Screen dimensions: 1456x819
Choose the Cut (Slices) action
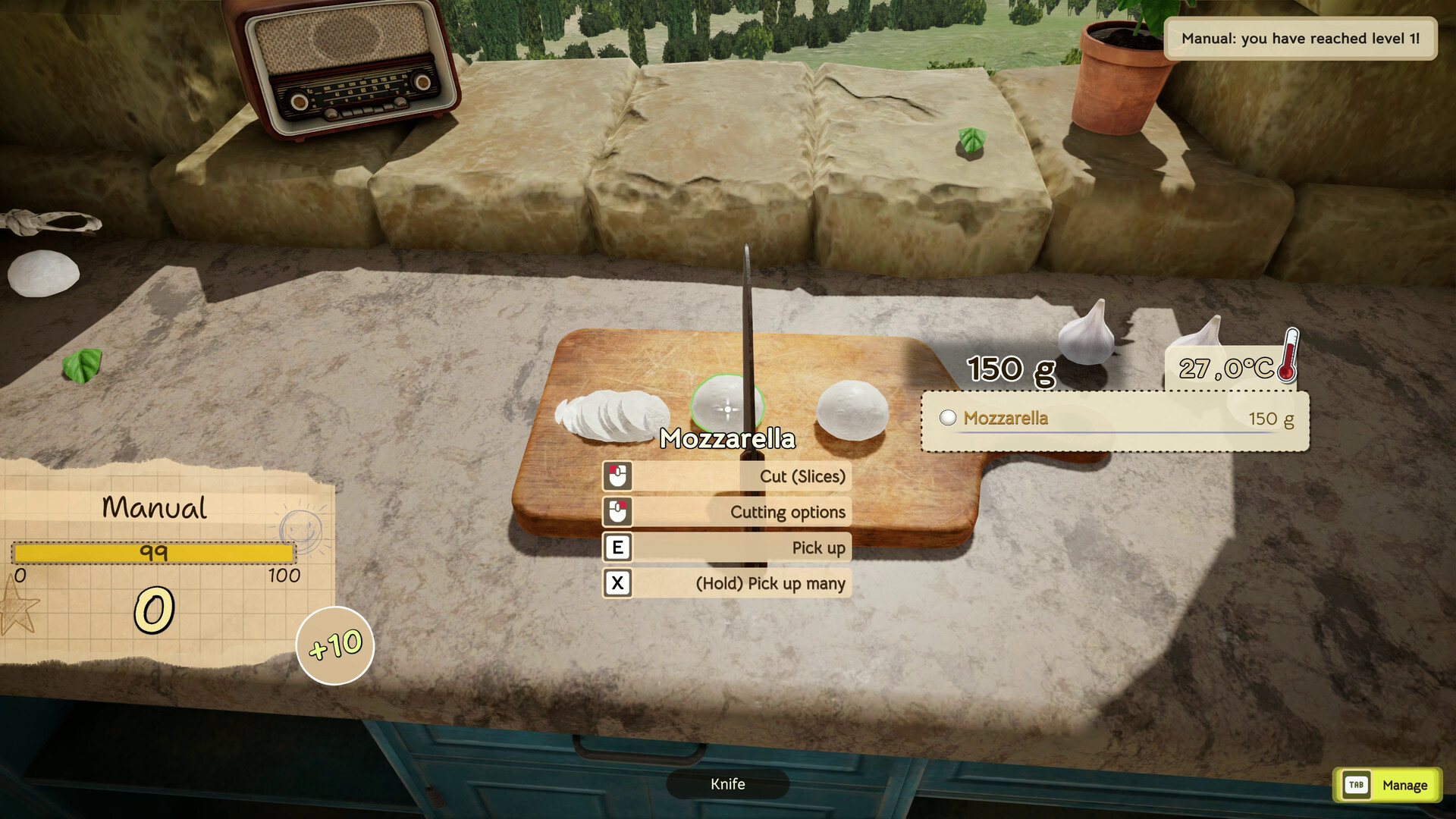click(x=726, y=476)
